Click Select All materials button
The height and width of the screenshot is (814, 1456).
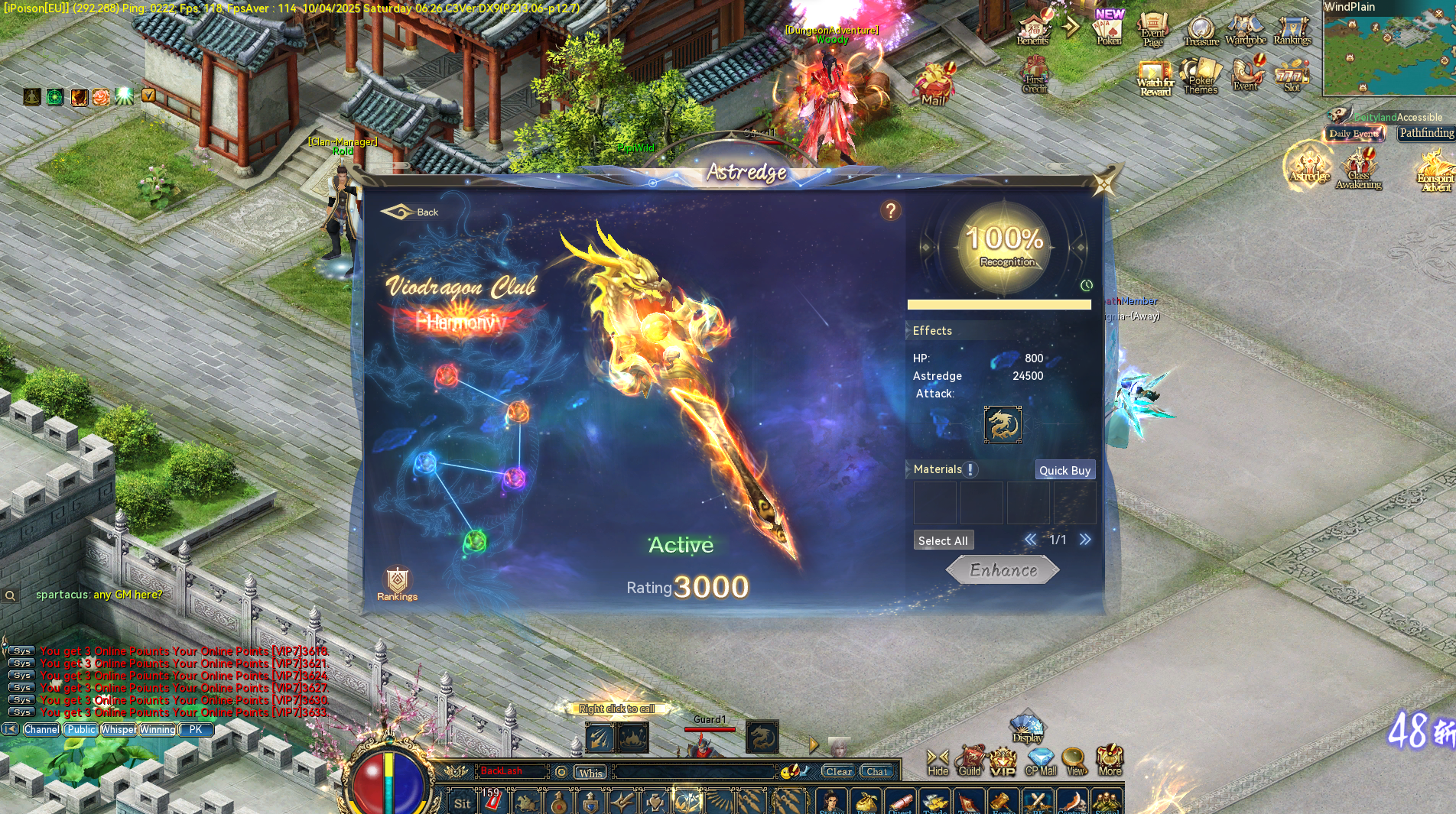click(x=944, y=540)
